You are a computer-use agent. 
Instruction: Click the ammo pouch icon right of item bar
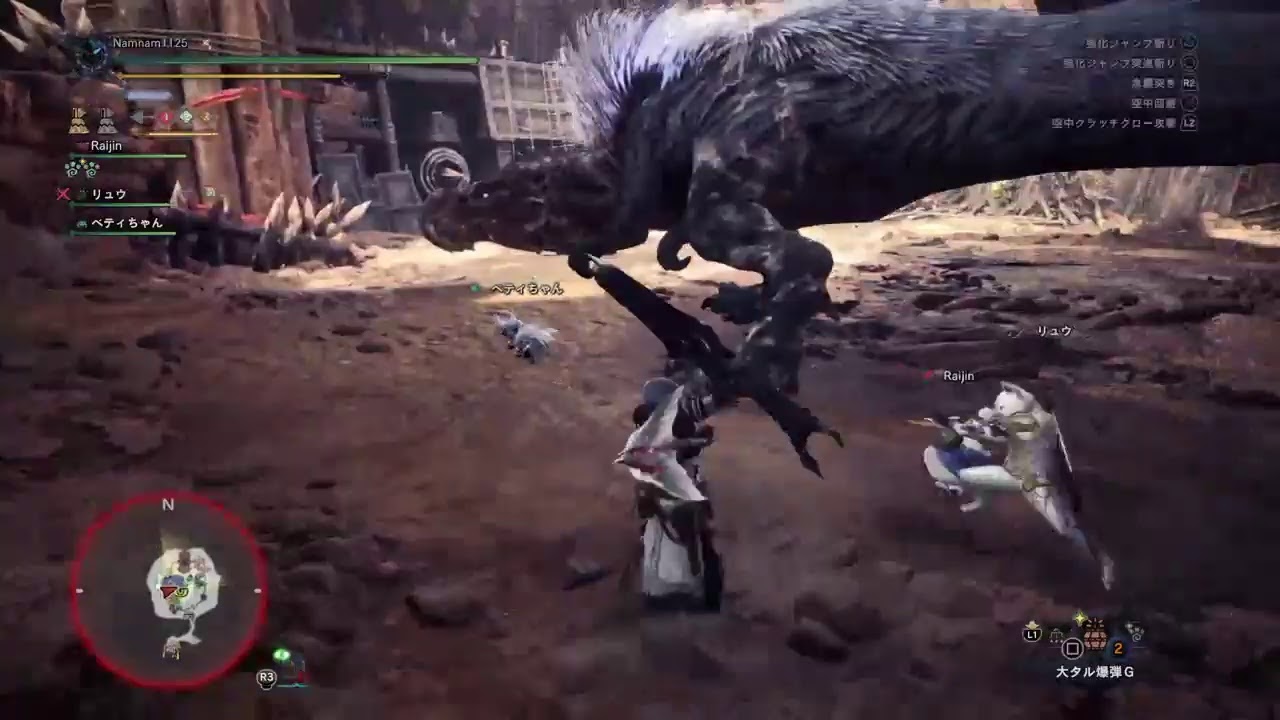[x=1134, y=632]
